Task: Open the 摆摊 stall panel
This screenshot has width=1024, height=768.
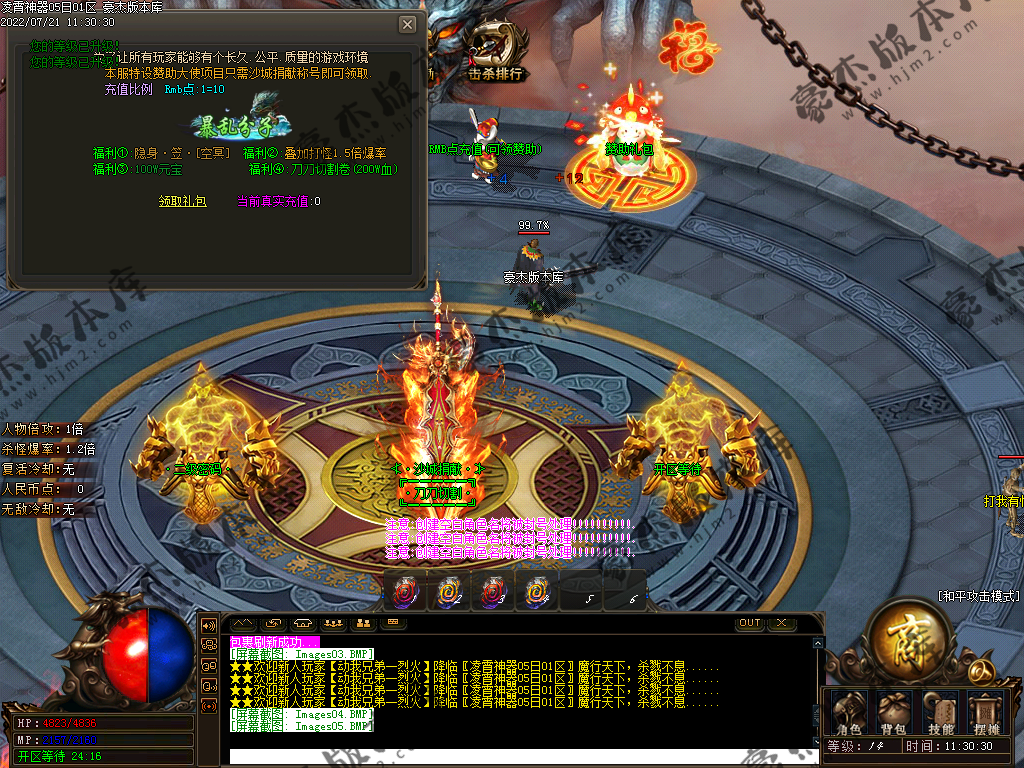Action: coord(986,712)
